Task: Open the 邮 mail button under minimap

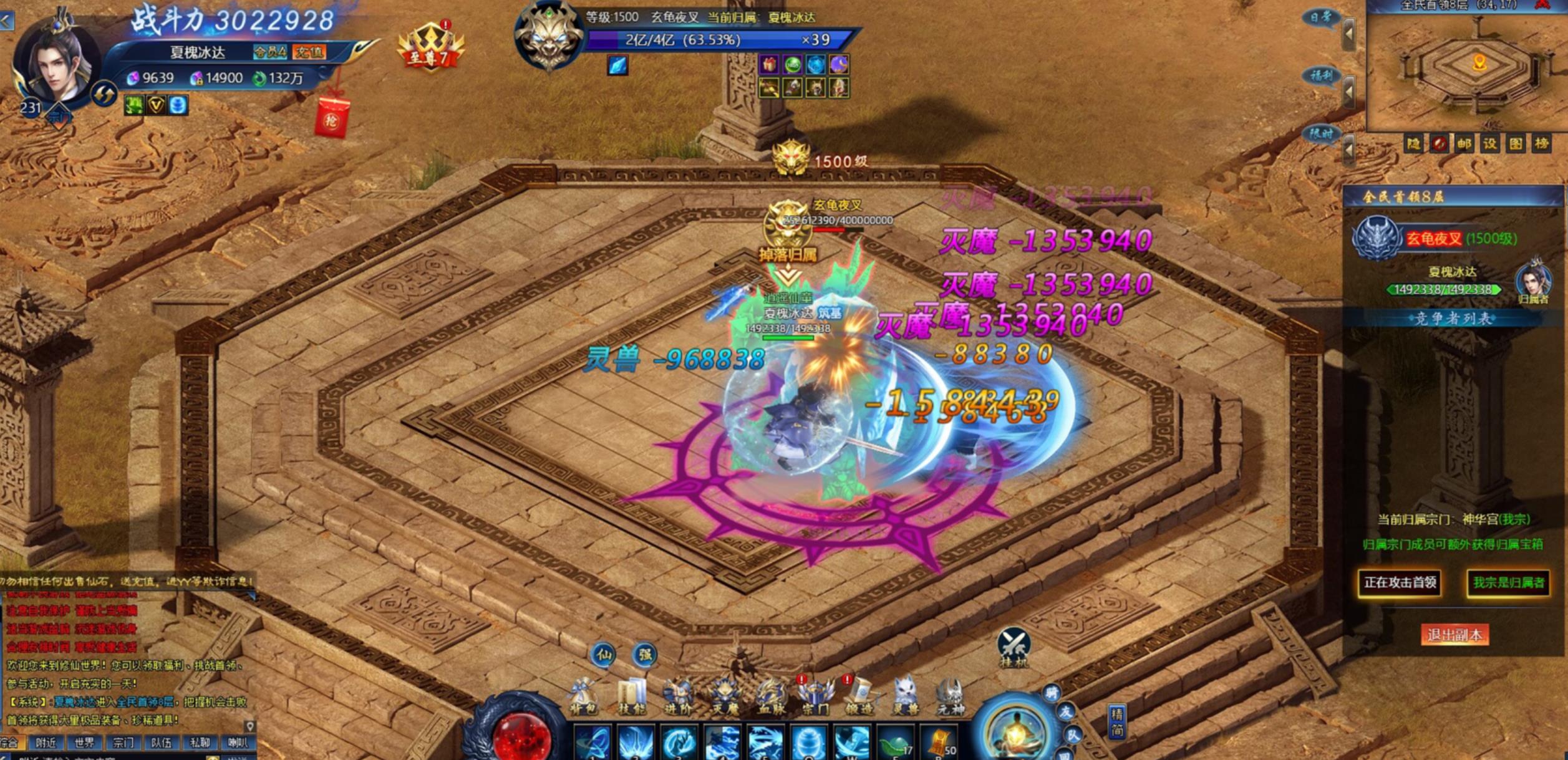Action: [1464, 144]
